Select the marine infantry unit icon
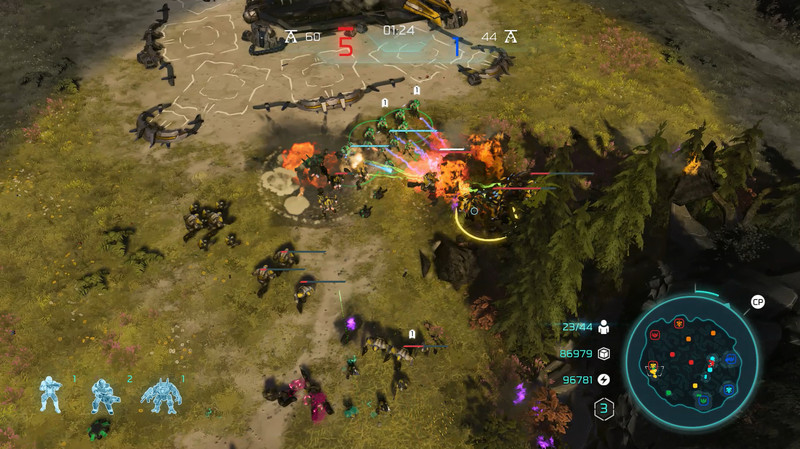 (x=51, y=395)
